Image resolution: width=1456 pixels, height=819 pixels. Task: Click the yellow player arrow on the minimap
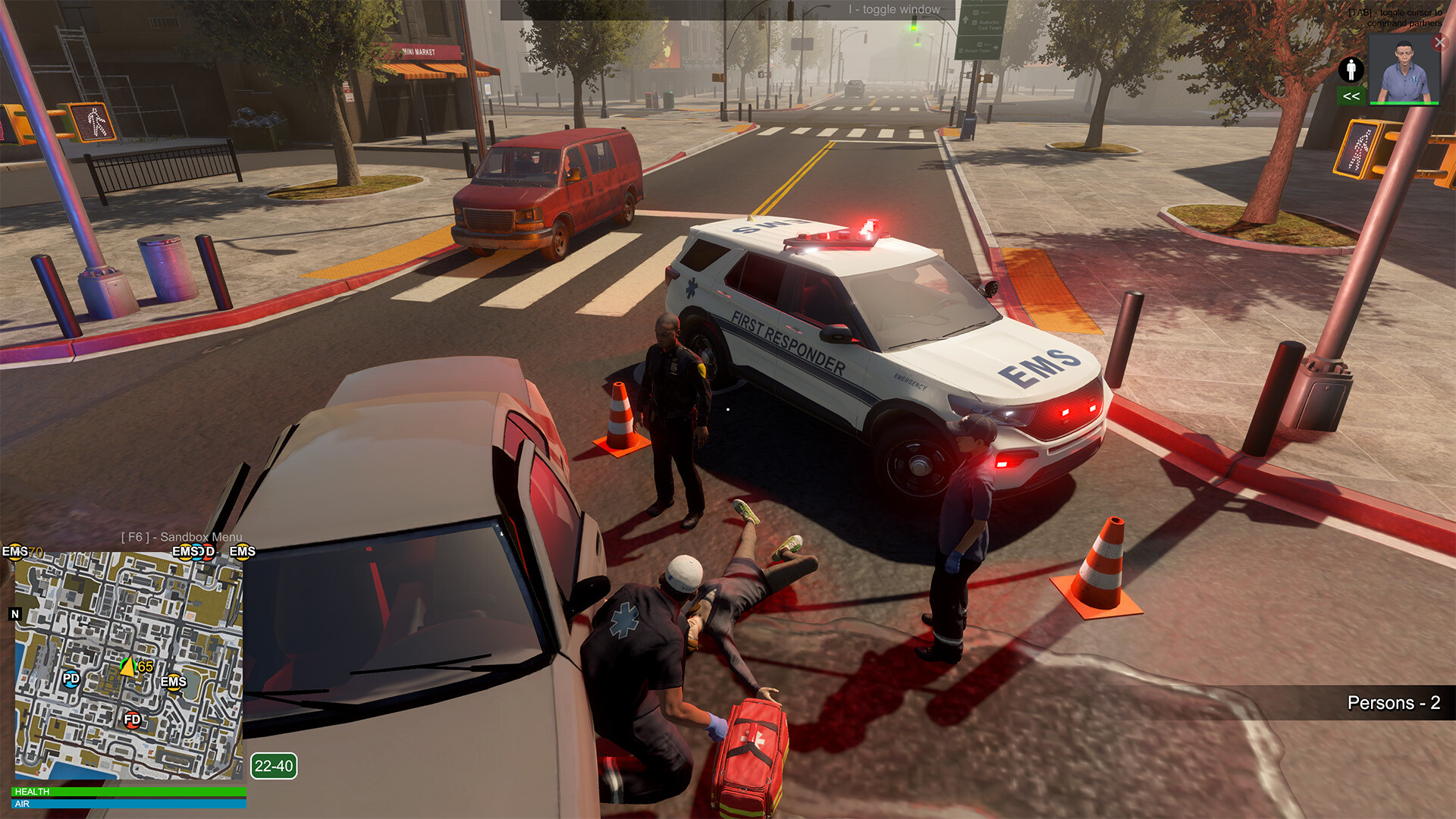pos(127,667)
